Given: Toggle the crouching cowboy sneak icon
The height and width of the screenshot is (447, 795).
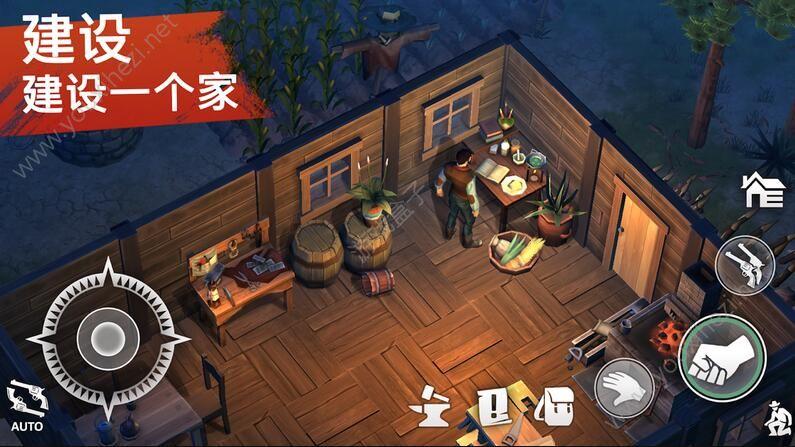Looking at the screenshot, I should (773, 415).
